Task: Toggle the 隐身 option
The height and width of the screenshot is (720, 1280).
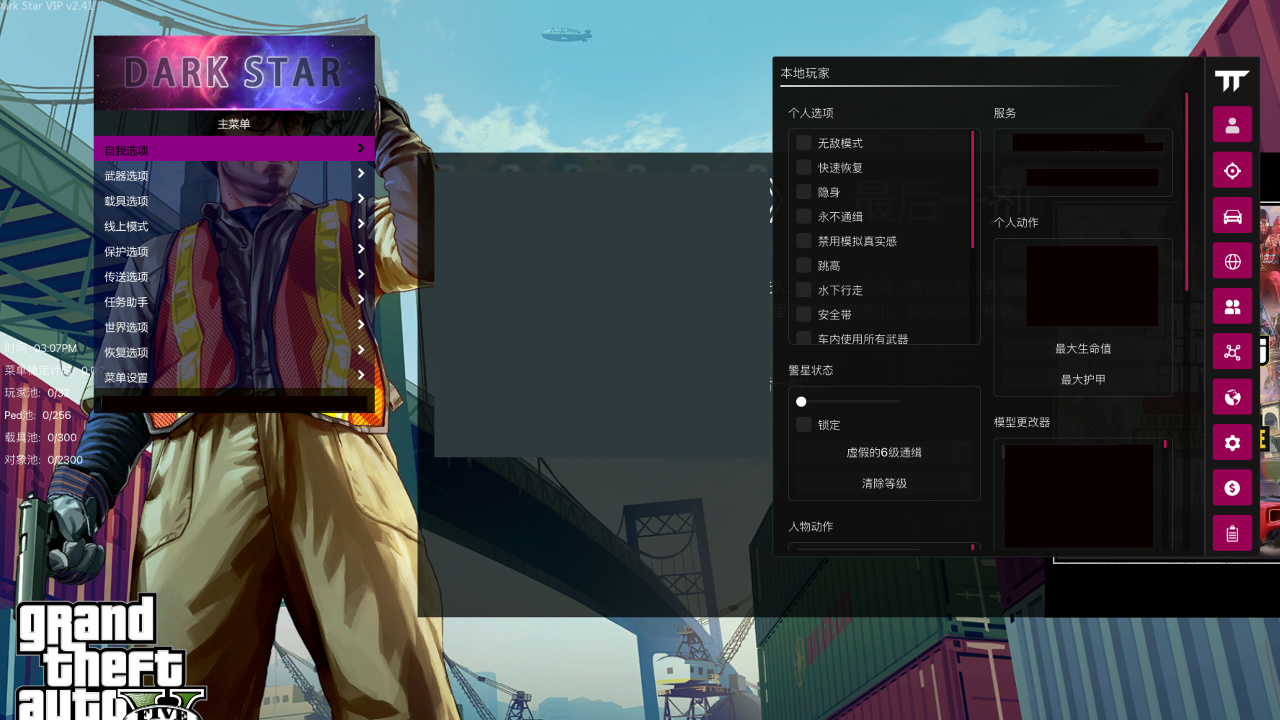Action: coord(803,191)
